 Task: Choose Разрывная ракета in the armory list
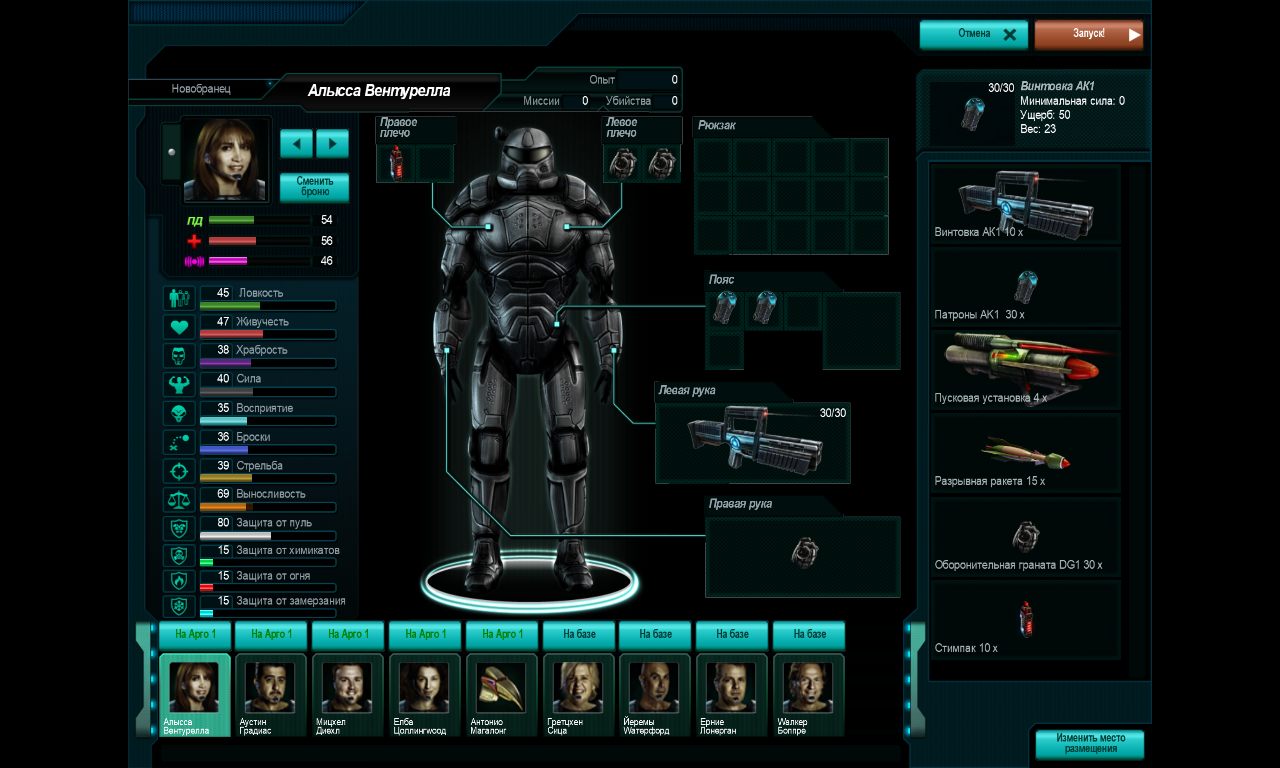pyautogui.click(x=1025, y=456)
